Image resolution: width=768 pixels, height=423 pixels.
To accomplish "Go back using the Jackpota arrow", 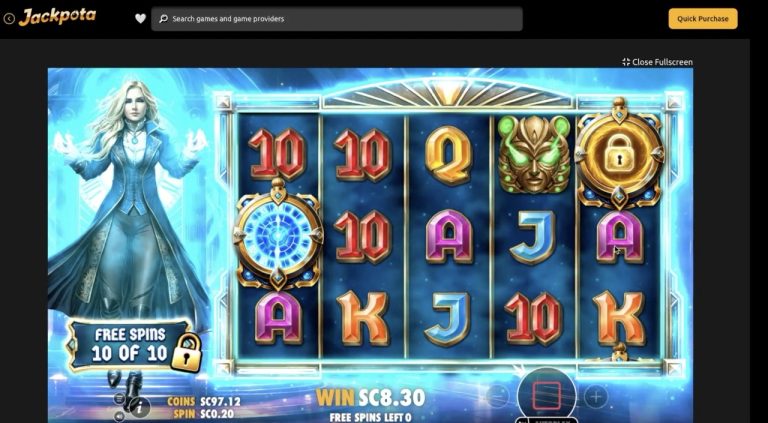I will [9, 18].
